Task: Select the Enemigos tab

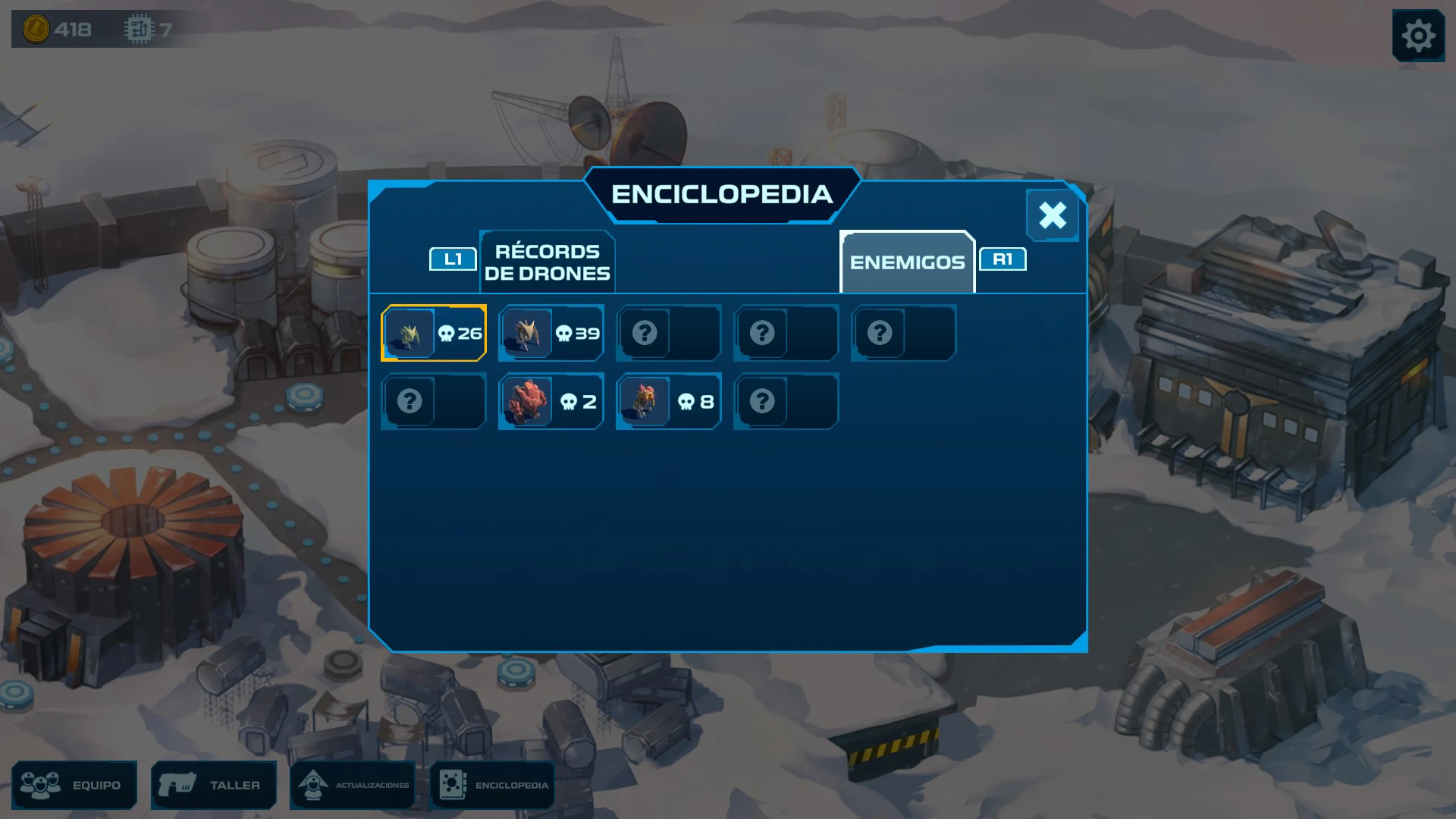Action: point(907,262)
